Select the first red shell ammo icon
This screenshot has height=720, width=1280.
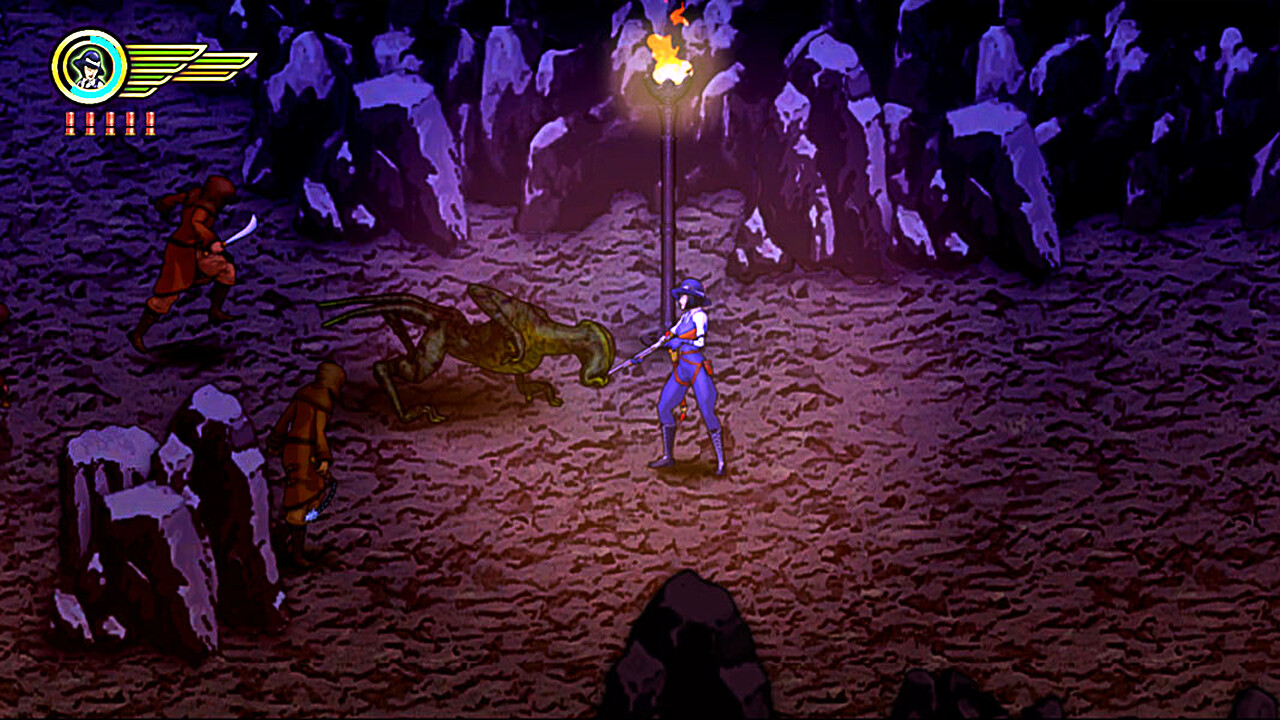pyautogui.click(x=70, y=122)
